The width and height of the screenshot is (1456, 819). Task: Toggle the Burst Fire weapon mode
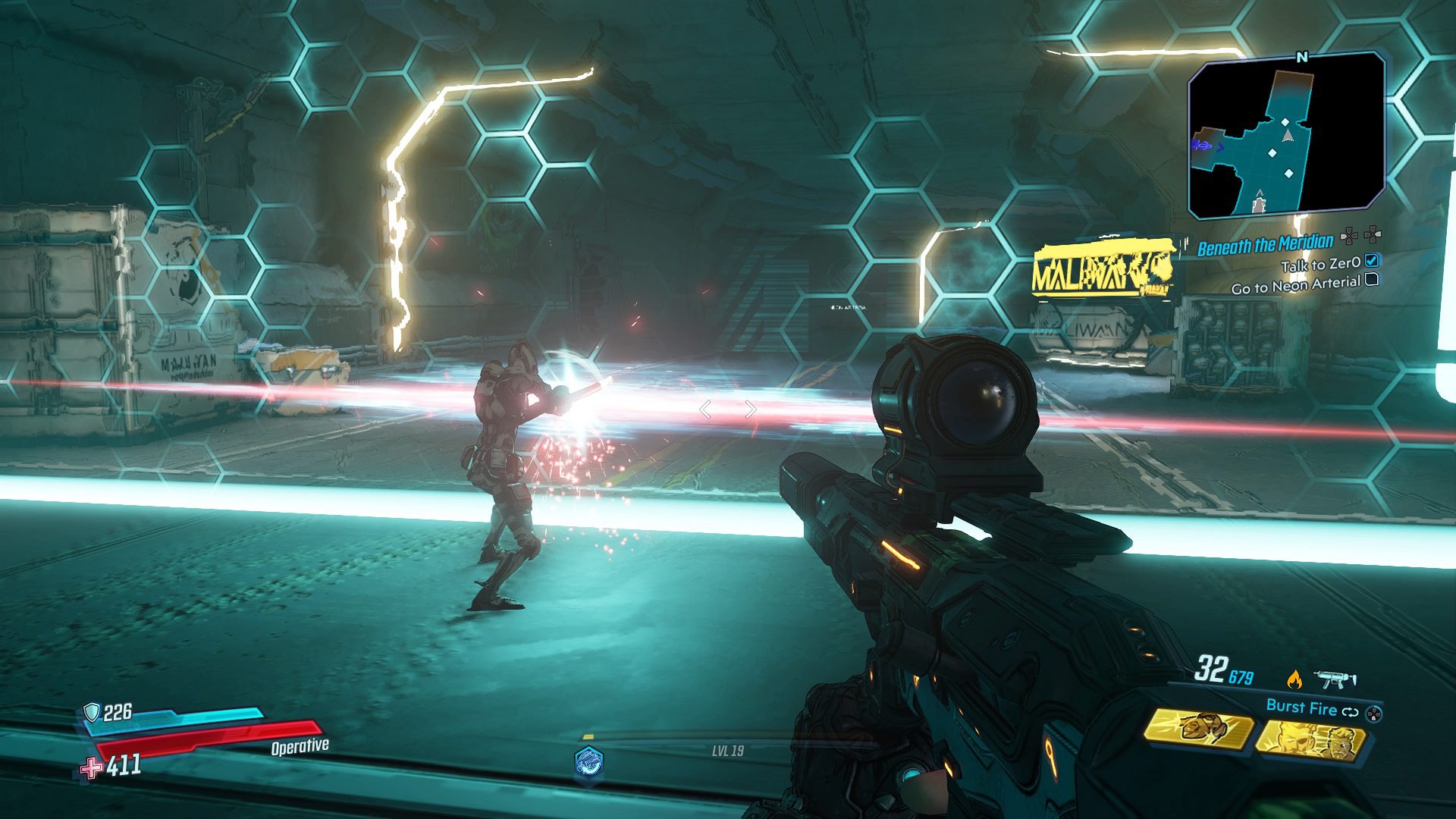pyautogui.click(x=1301, y=708)
